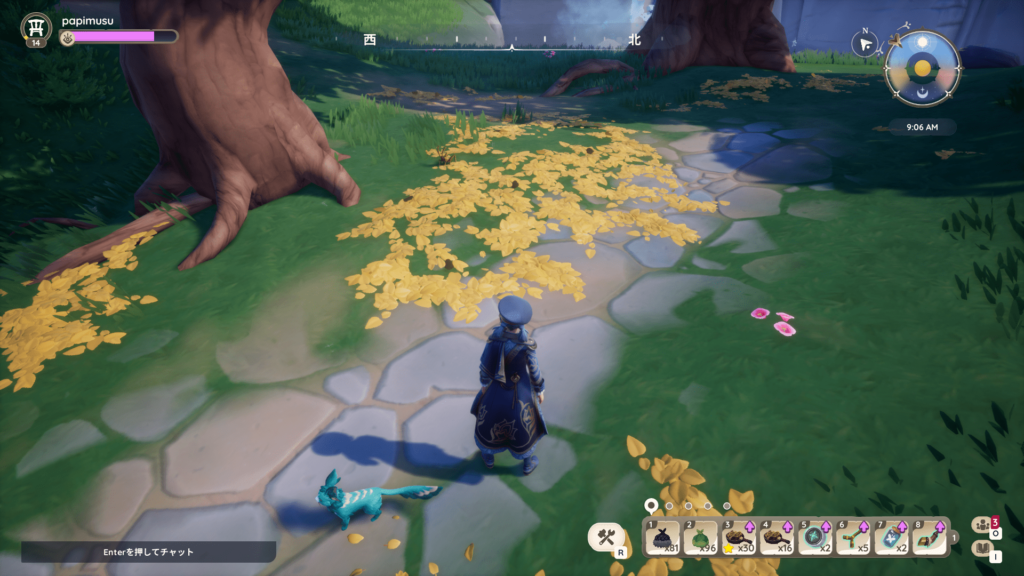
Task: Open the hammer and wrench tool wheel
Action: pyautogui.click(x=607, y=537)
